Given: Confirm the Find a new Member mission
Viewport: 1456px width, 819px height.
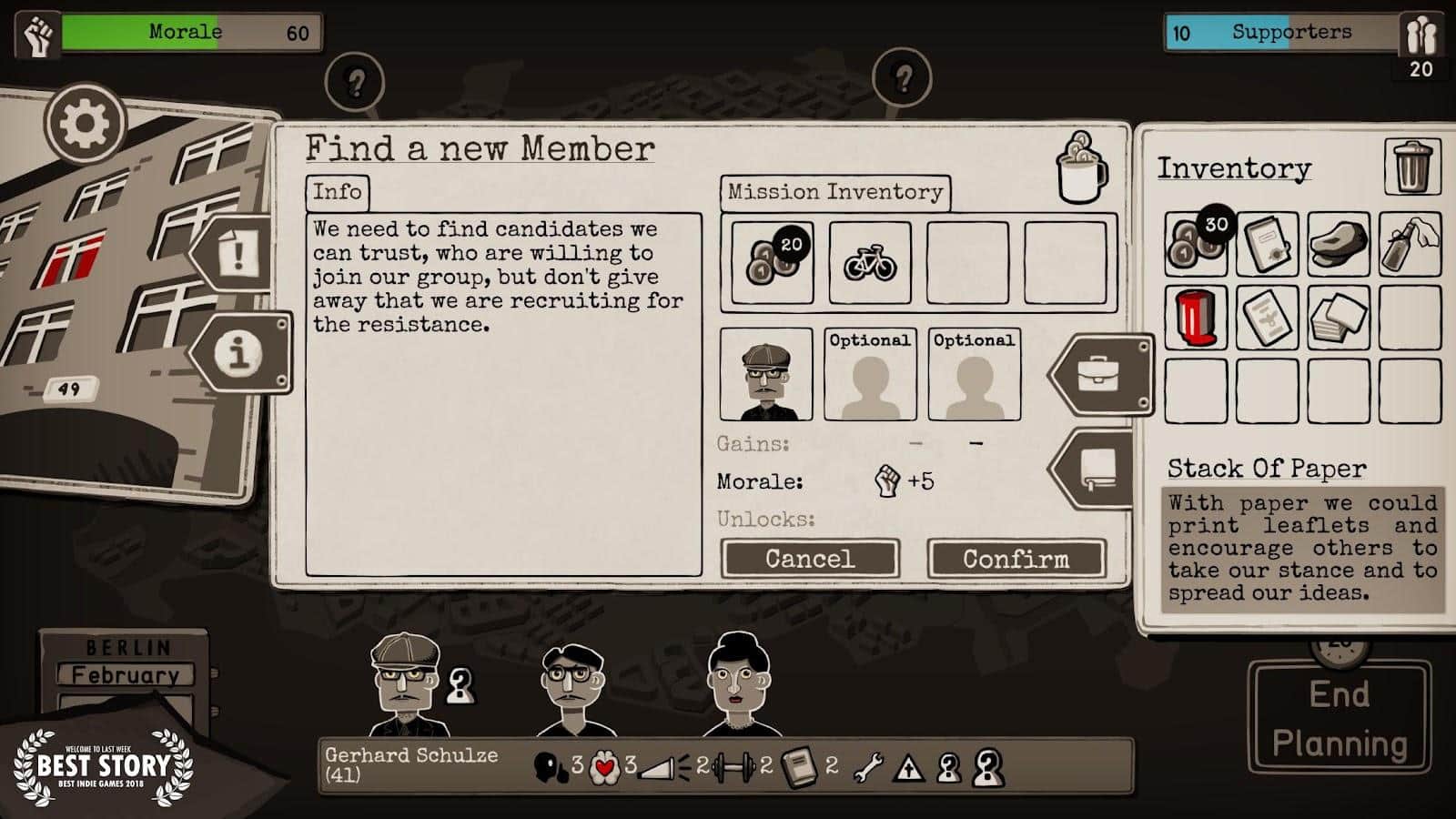Looking at the screenshot, I should [x=1016, y=558].
